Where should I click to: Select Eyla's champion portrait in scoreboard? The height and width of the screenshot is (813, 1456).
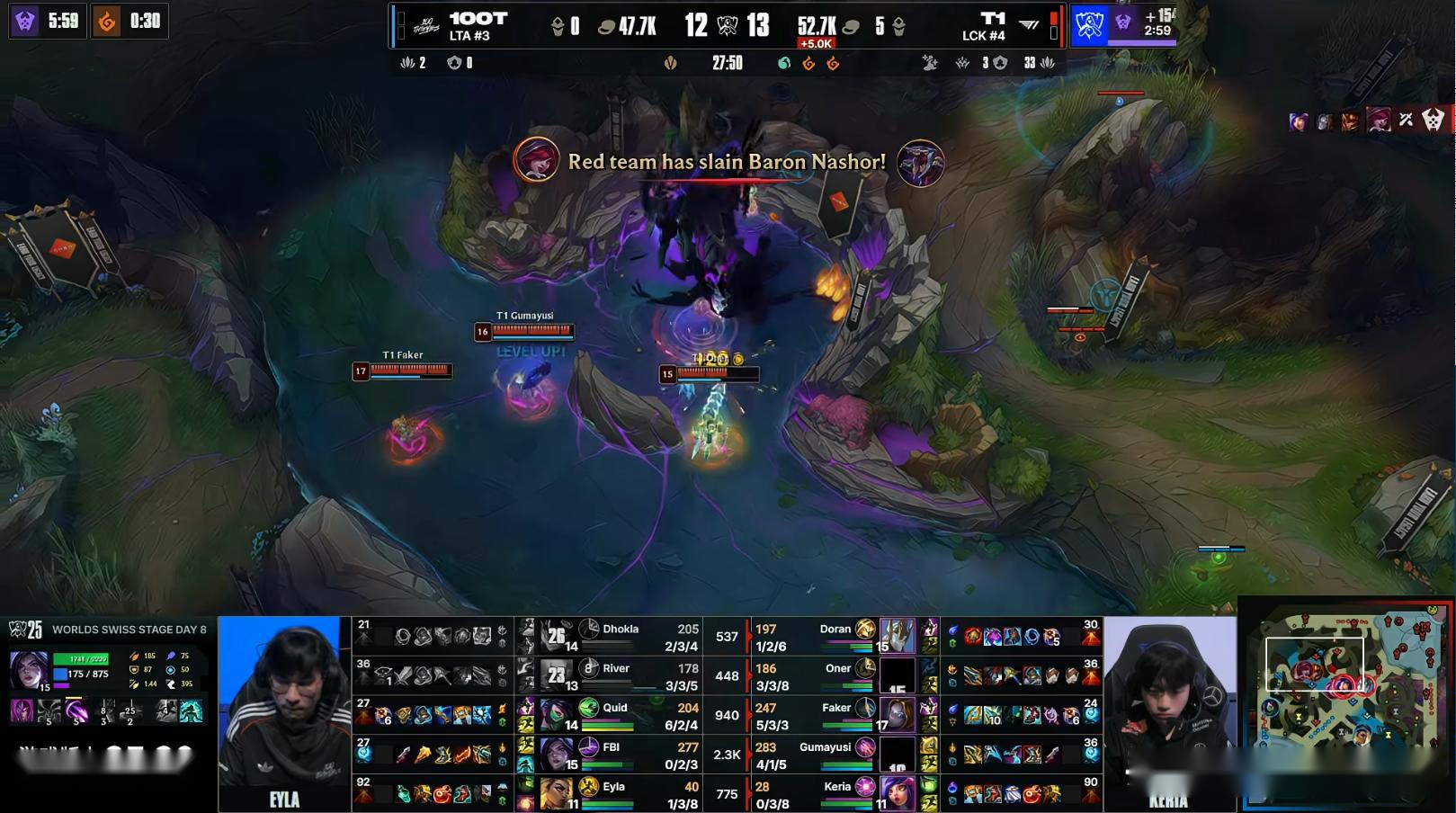tap(558, 793)
